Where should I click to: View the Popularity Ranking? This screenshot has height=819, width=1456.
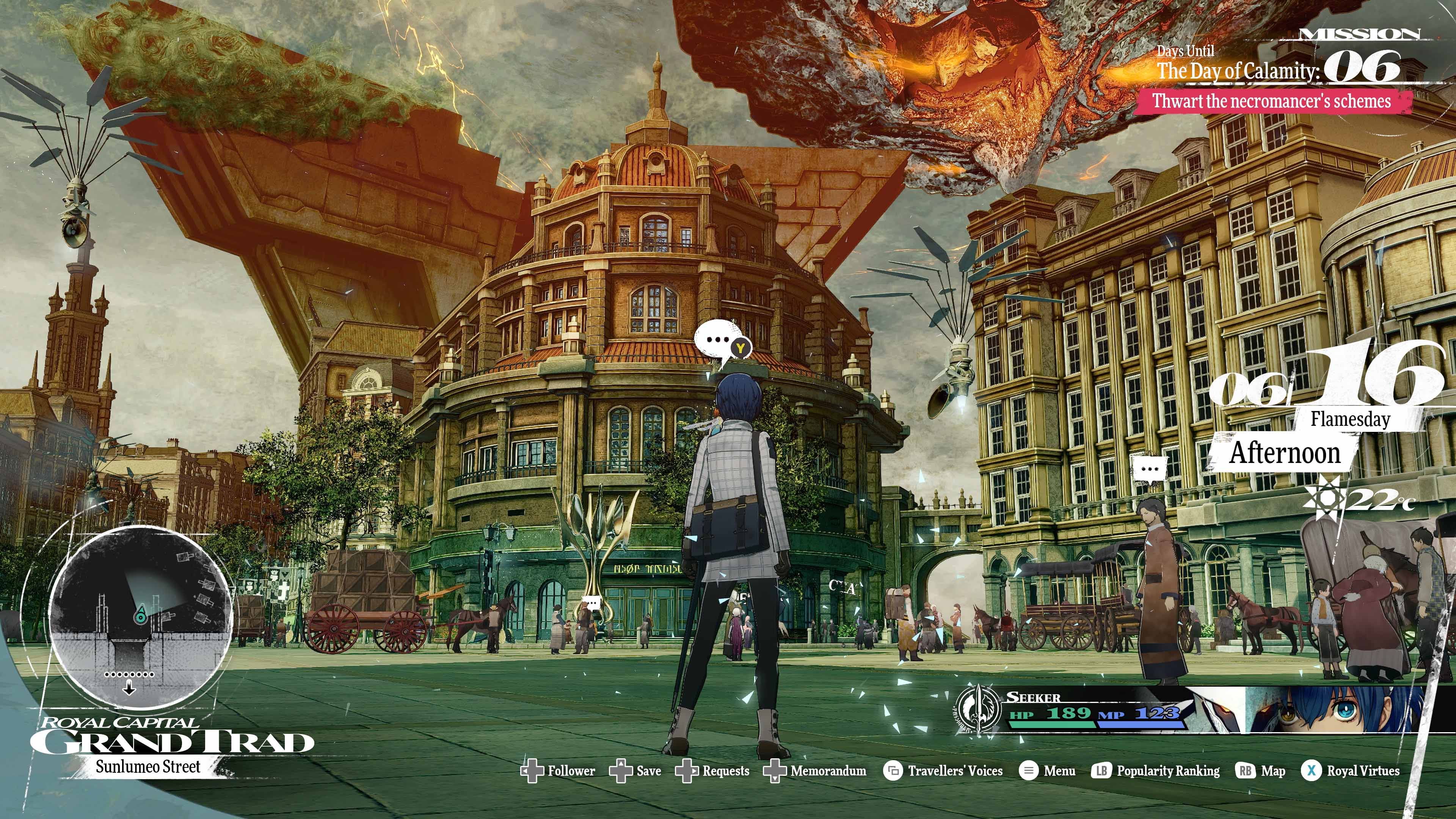point(1168,771)
